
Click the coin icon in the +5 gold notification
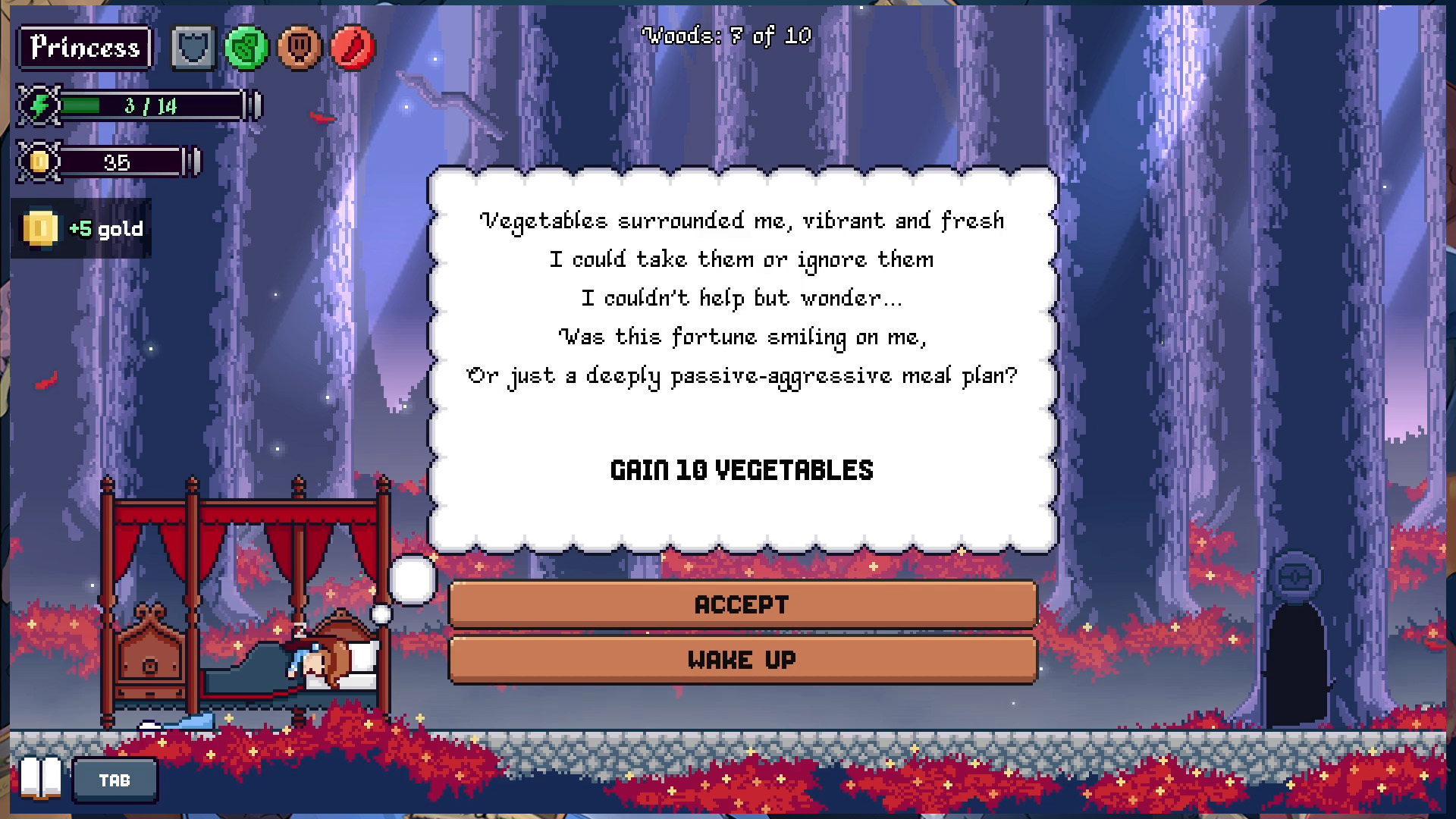coord(39,227)
